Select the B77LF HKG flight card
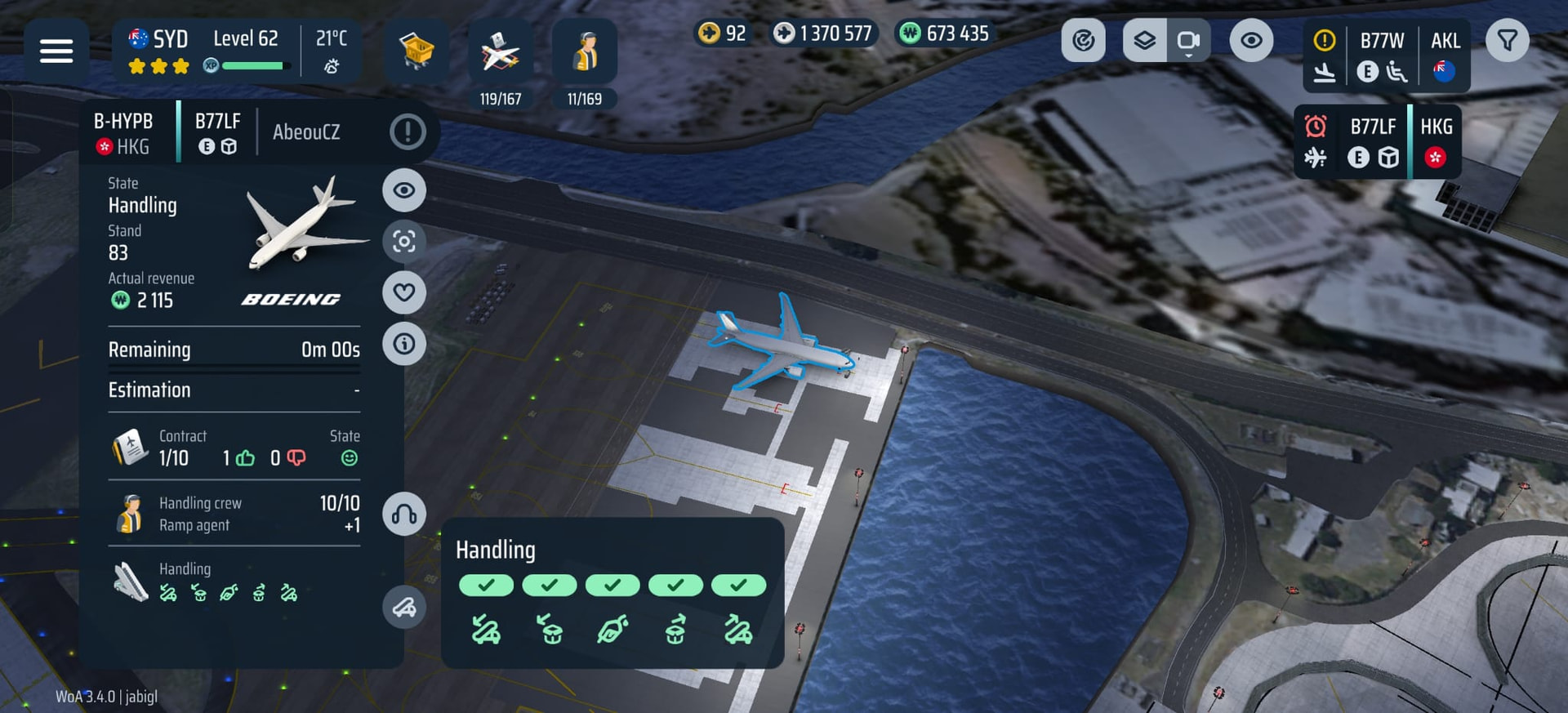 click(x=1377, y=141)
